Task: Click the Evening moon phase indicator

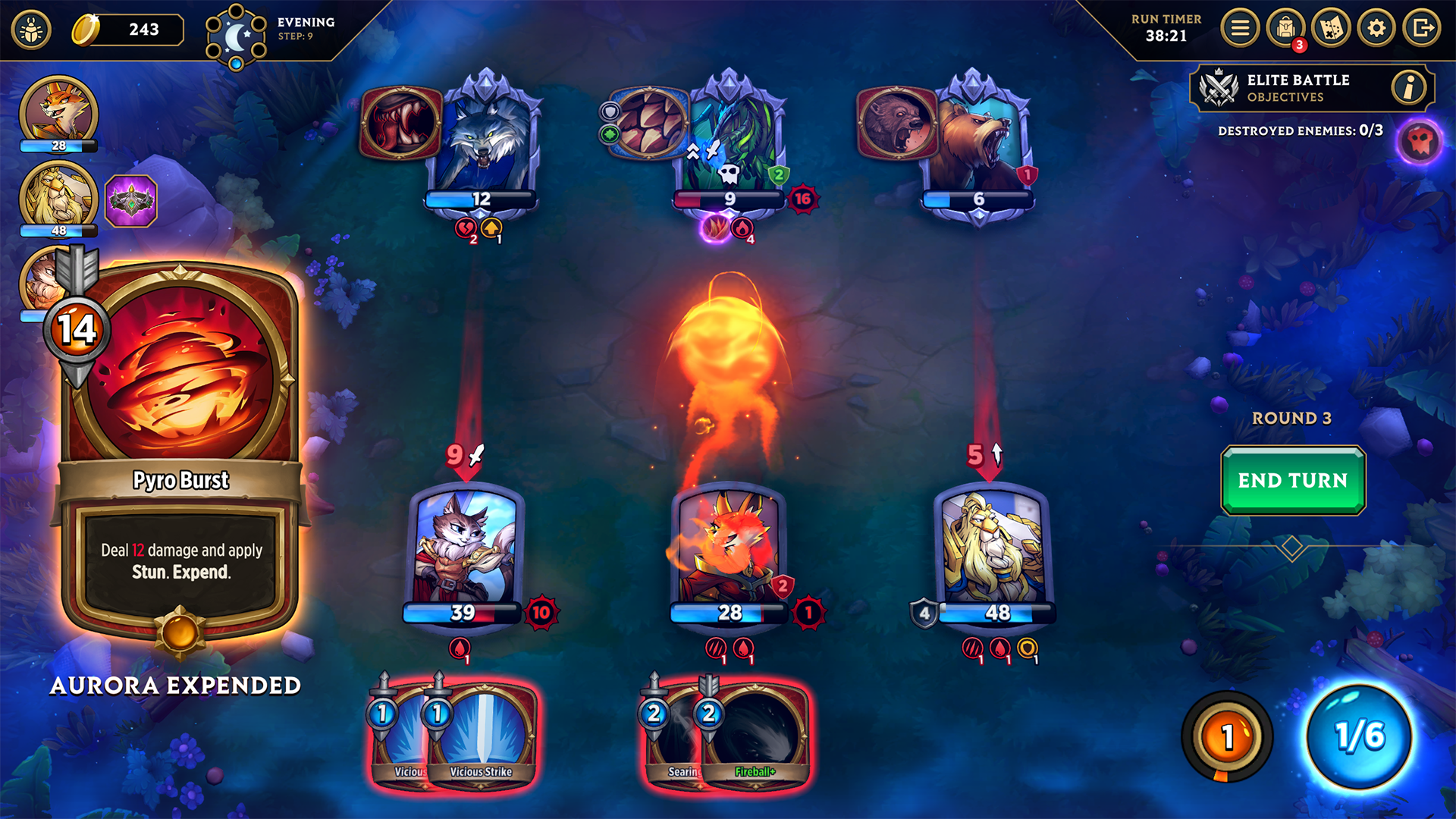Action: pos(237,36)
